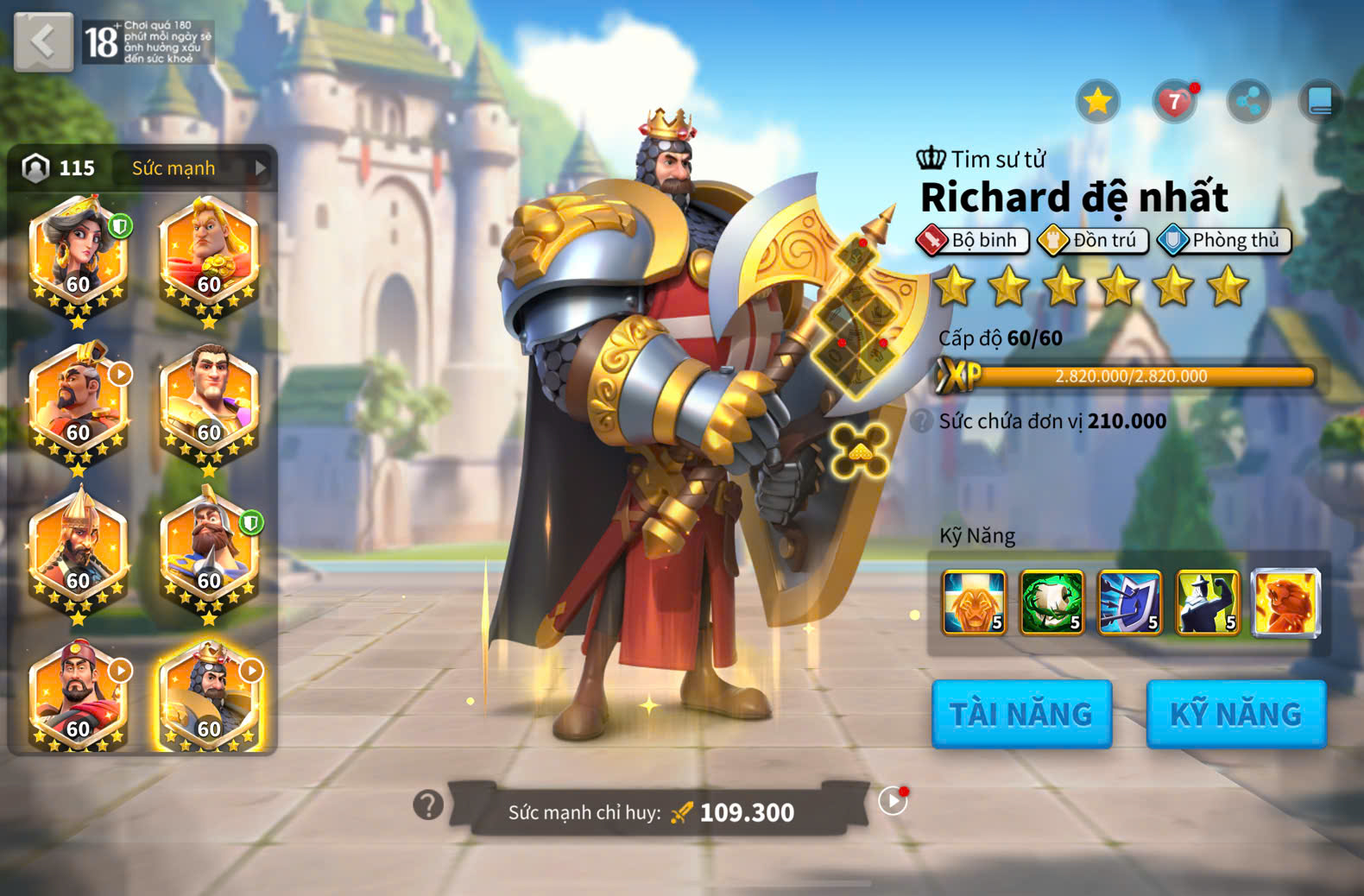The height and width of the screenshot is (896, 1364).
Task: Open the blue book icon
Action: pyautogui.click(x=1320, y=102)
